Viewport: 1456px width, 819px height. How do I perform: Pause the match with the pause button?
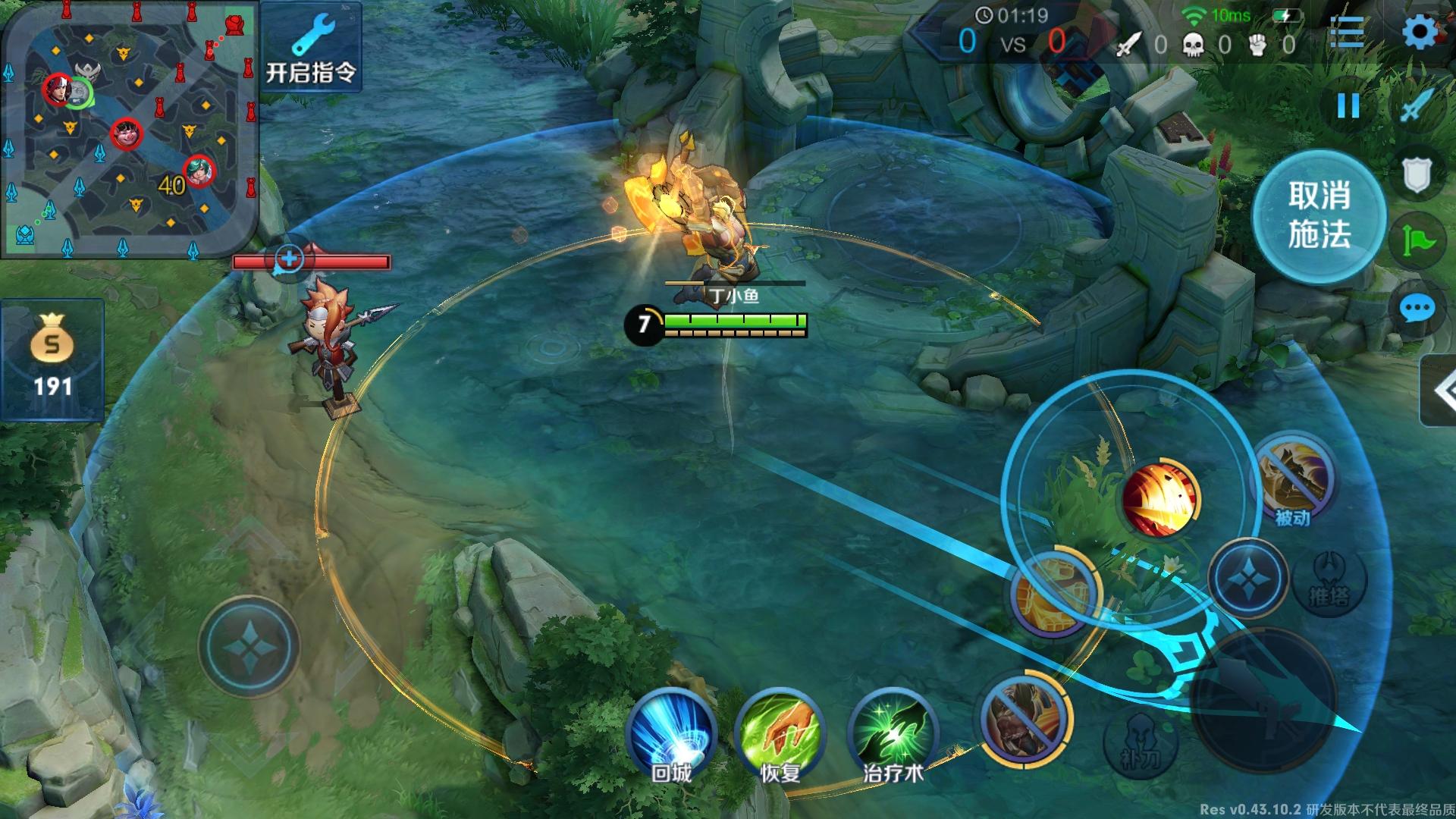click(1348, 105)
